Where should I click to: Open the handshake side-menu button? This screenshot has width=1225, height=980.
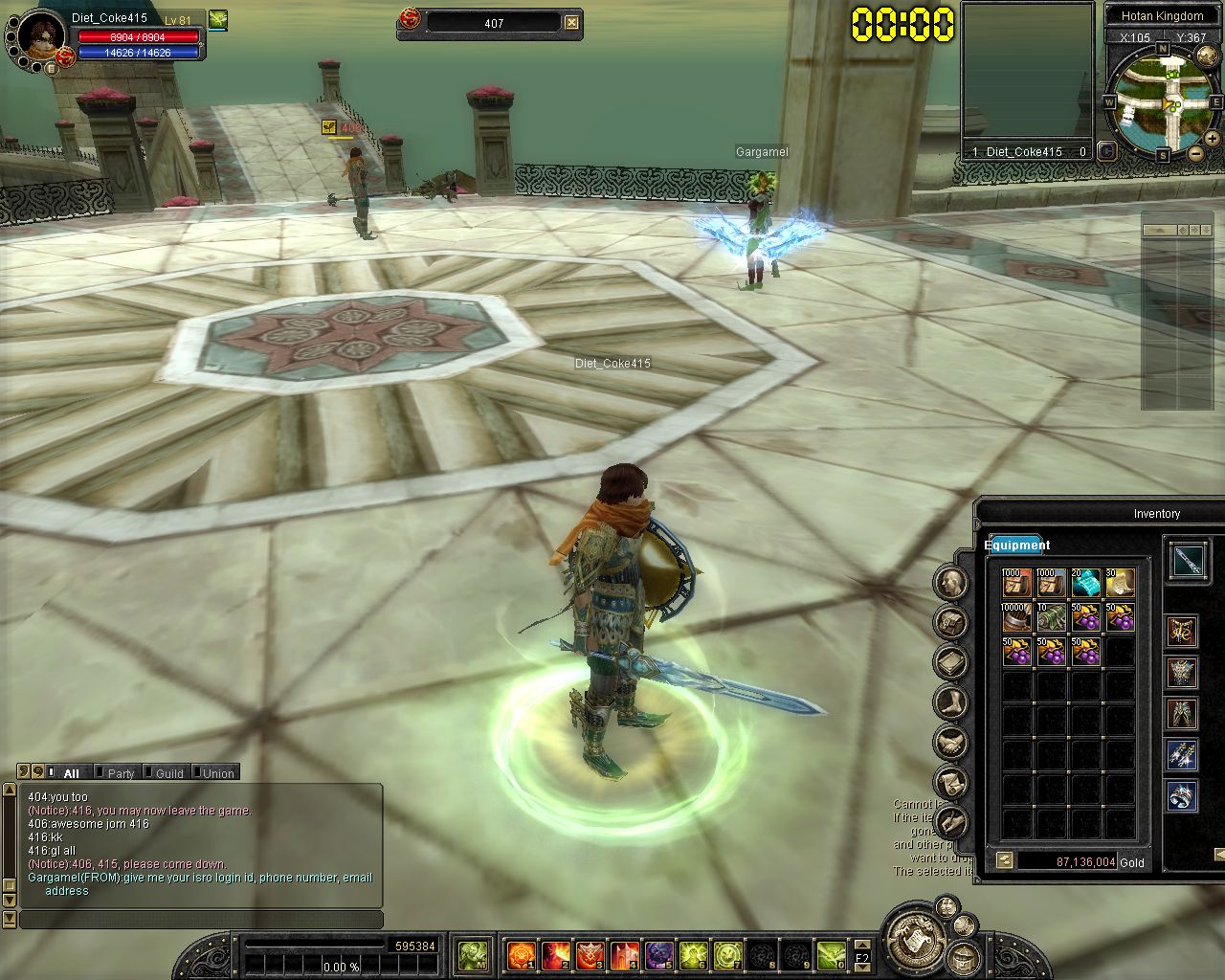point(951,742)
